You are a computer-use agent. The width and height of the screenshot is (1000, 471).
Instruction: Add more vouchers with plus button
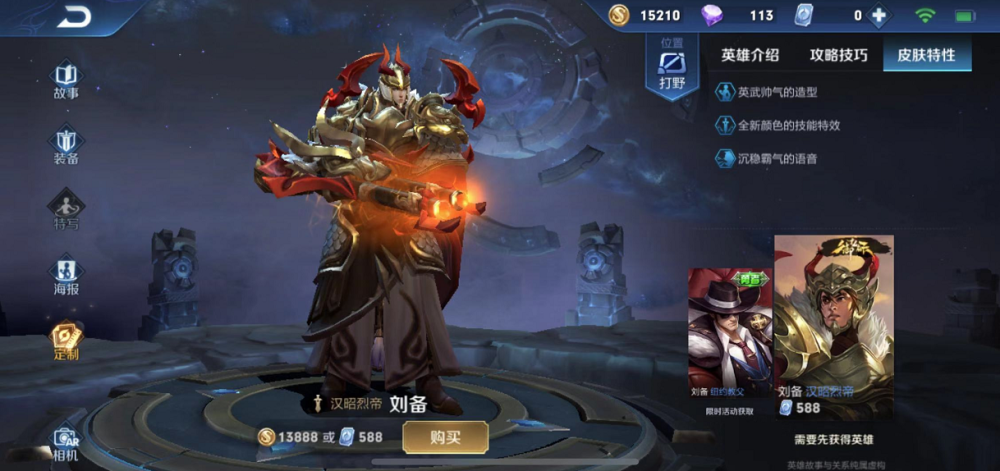tap(879, 16)
